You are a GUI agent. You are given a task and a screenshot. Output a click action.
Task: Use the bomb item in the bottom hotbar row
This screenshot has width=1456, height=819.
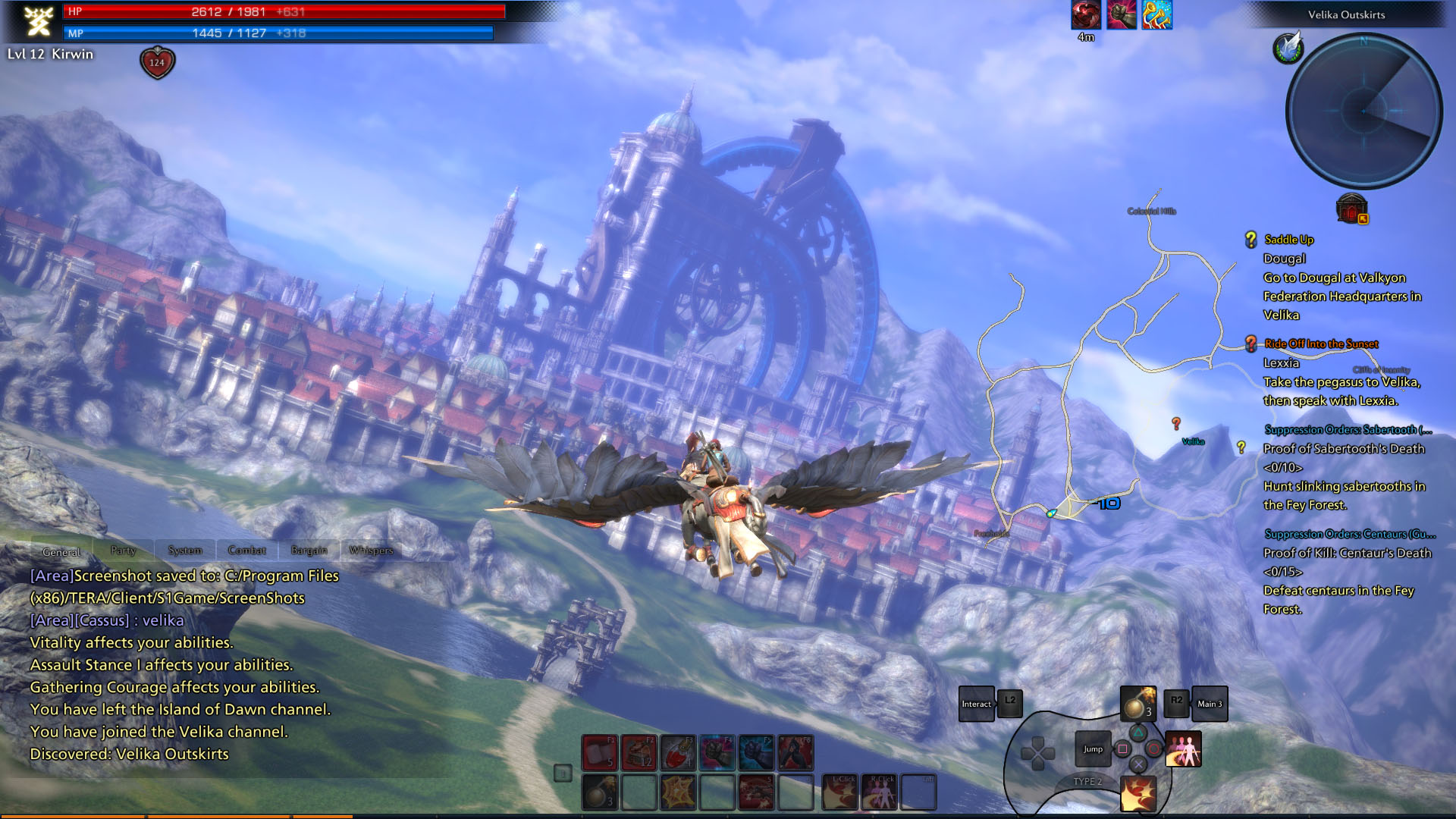click(x=600, y=792)
